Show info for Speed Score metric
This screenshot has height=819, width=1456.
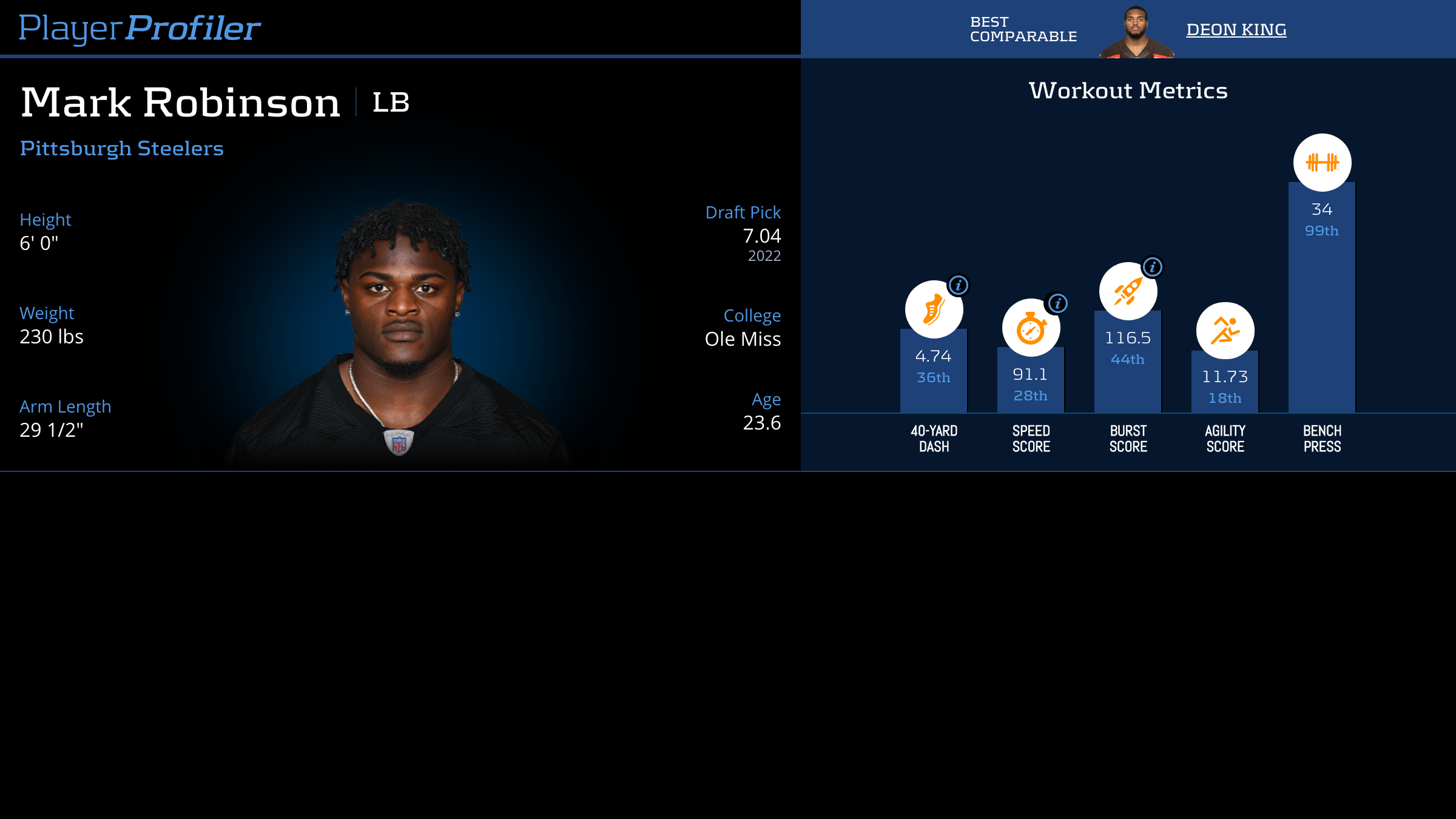tap(1057, 303)
